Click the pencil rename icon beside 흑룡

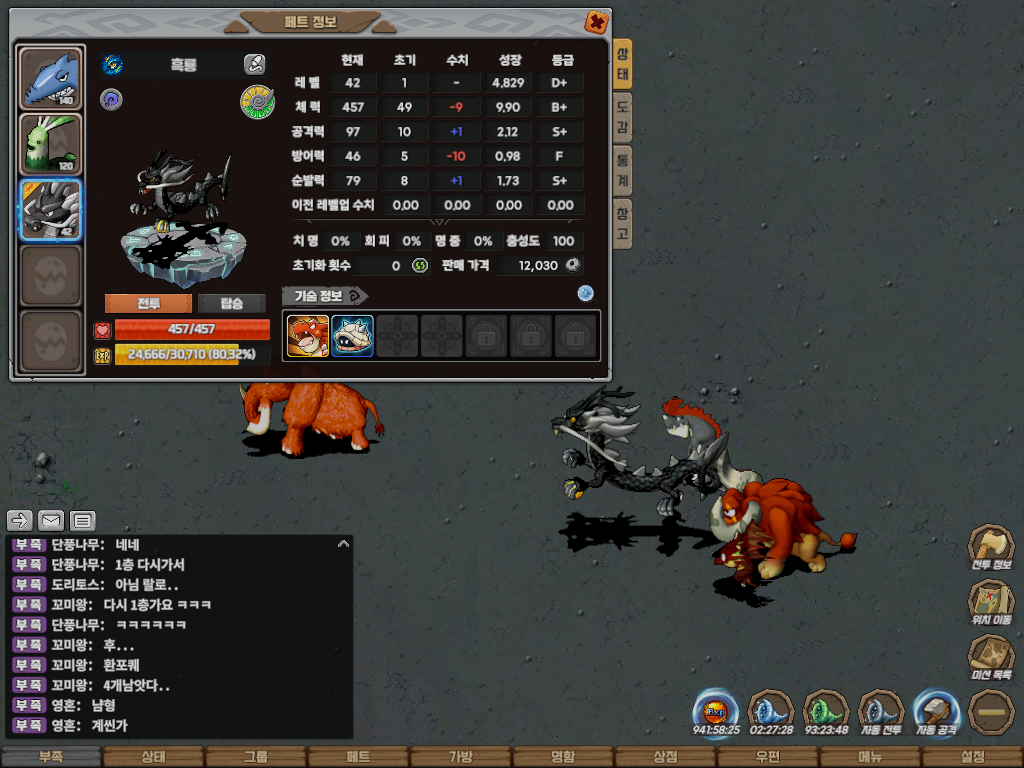(x=254, y=65)
